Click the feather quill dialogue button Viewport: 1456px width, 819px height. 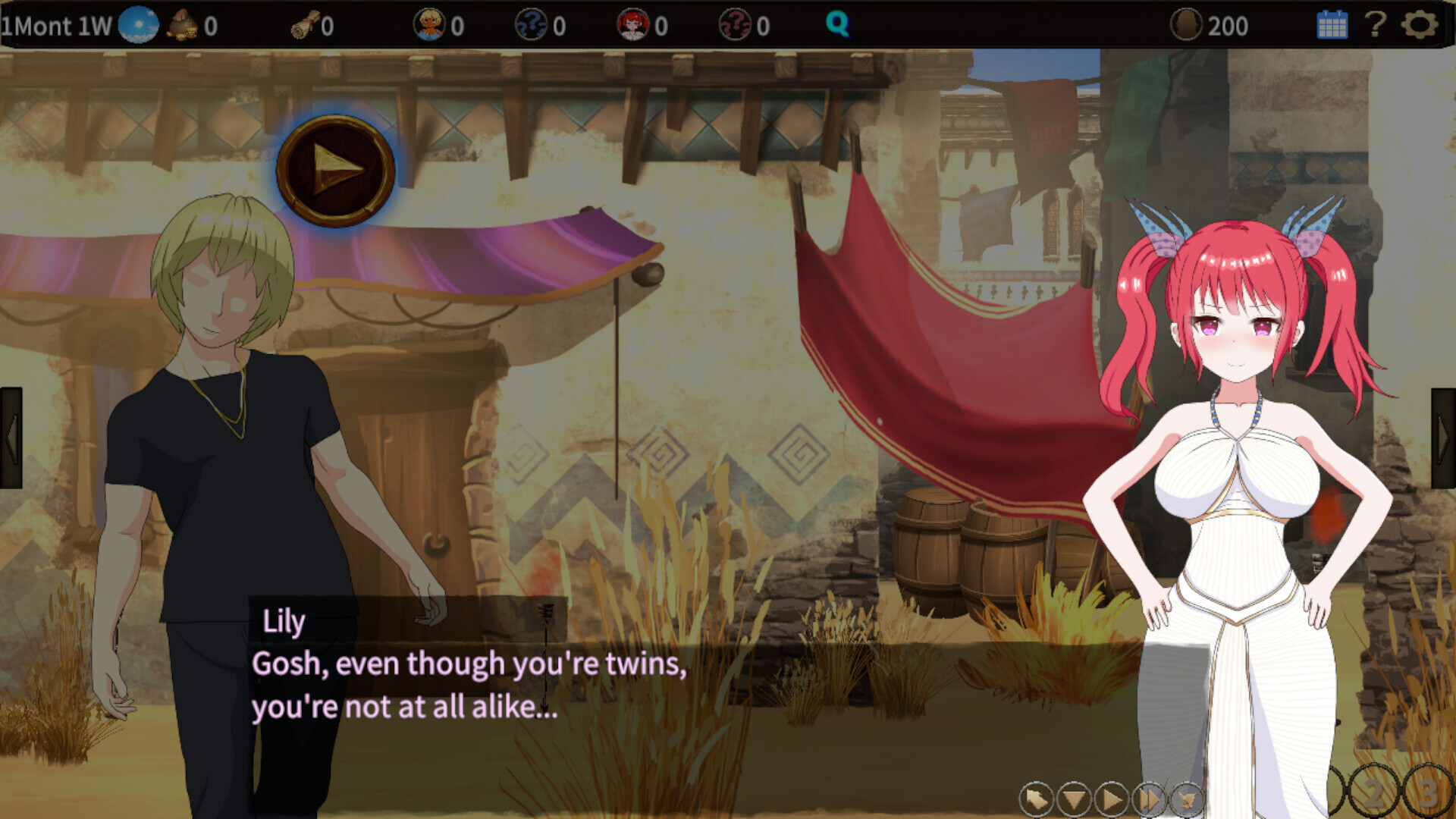click(x=1187, y=799)
